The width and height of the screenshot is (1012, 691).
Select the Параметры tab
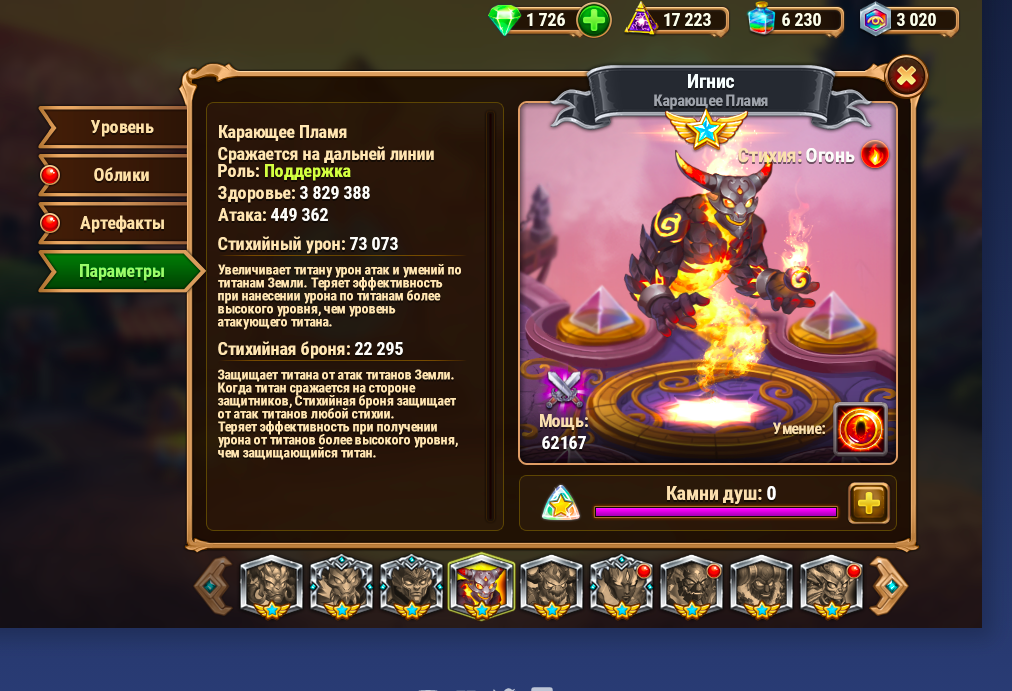coord(116,271)
